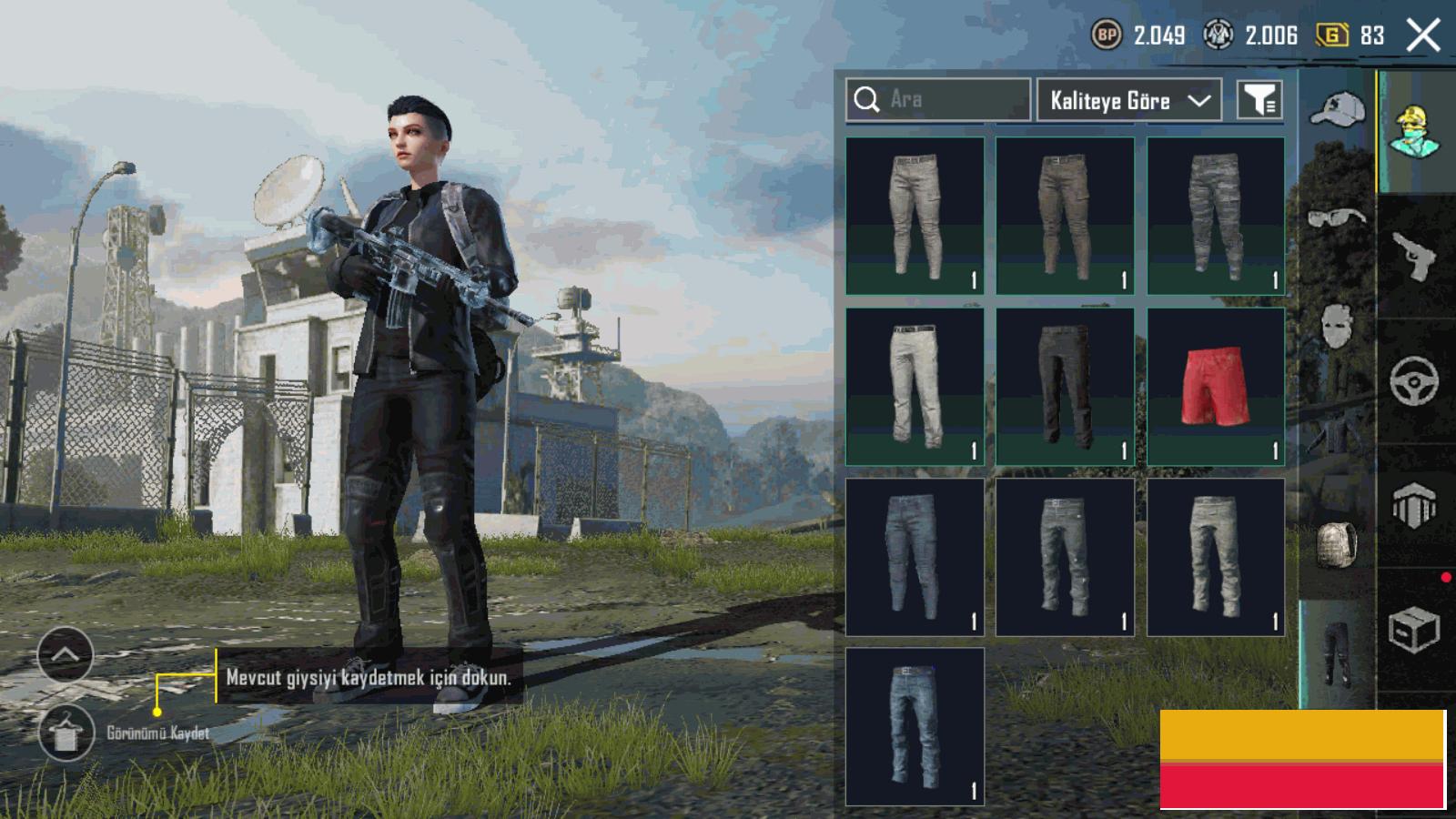Switch to the glasses category

(x=1337, y=218)
